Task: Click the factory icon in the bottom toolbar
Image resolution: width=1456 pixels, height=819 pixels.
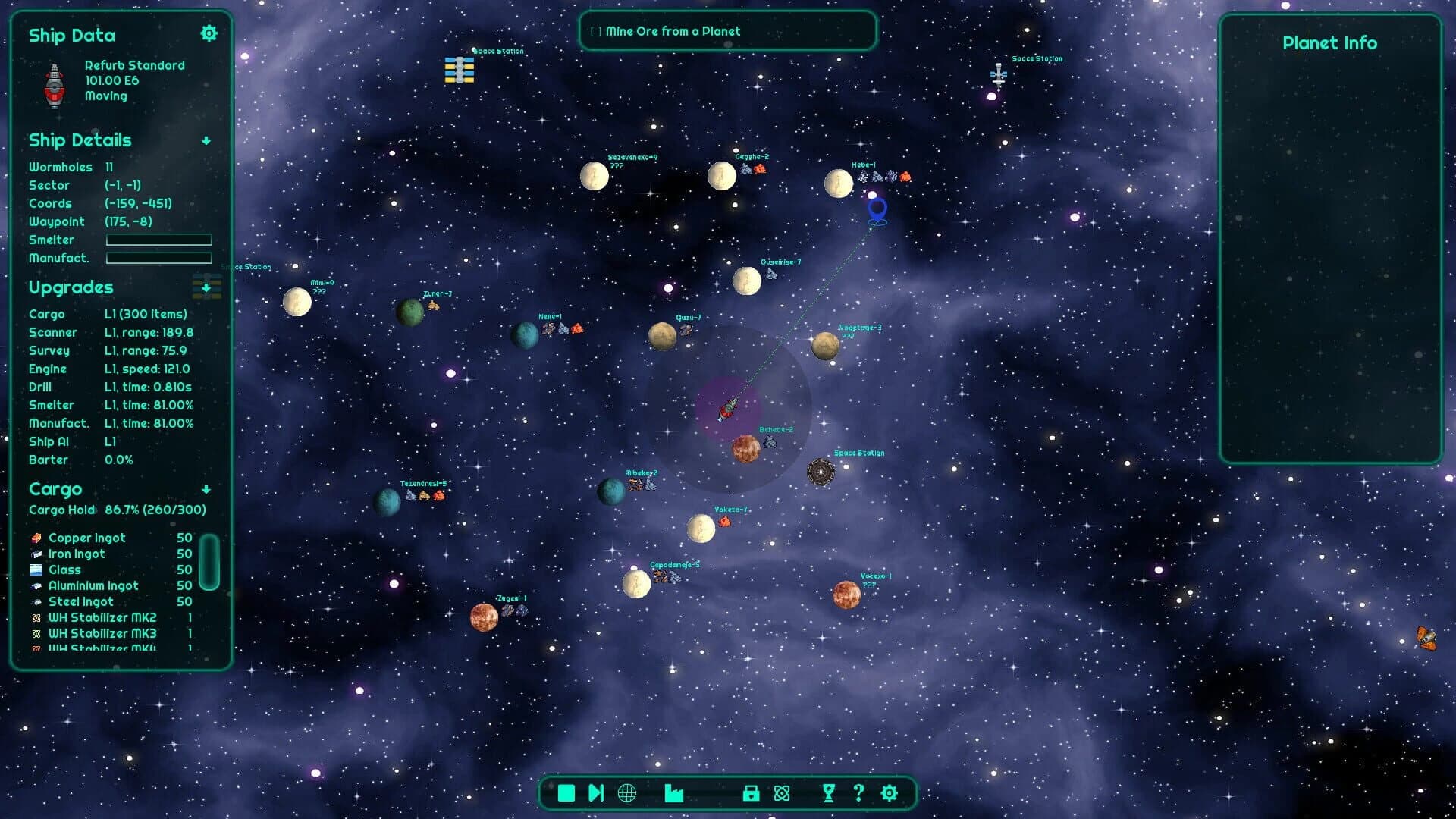Action: point(674,793)
